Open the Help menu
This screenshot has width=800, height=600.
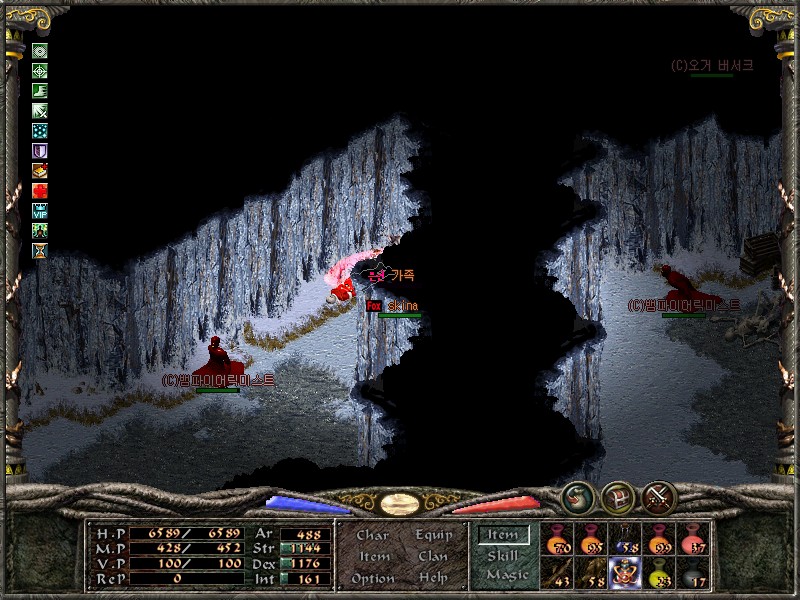(433, 578)
